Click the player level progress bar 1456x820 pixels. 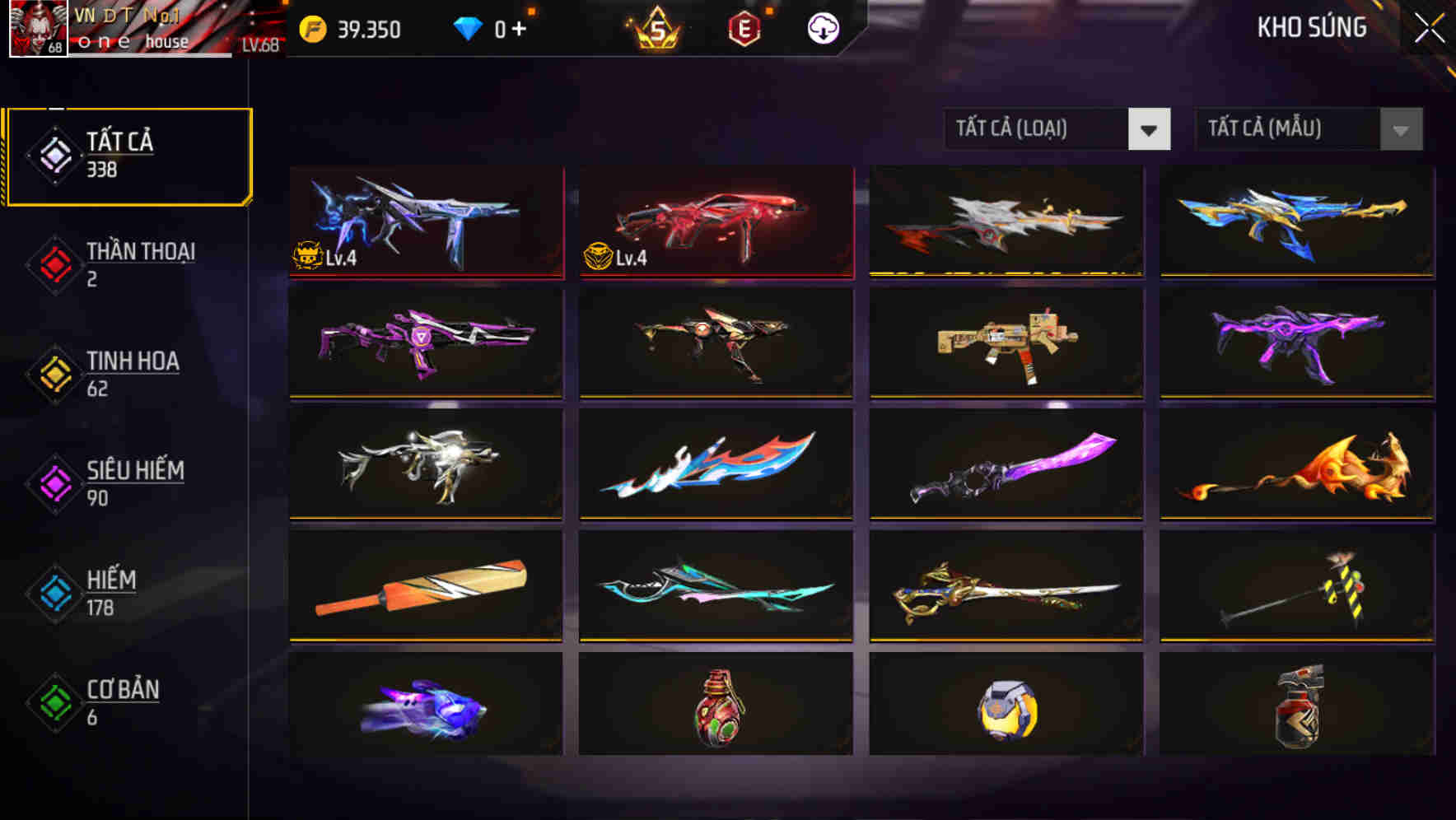(148, 56)
